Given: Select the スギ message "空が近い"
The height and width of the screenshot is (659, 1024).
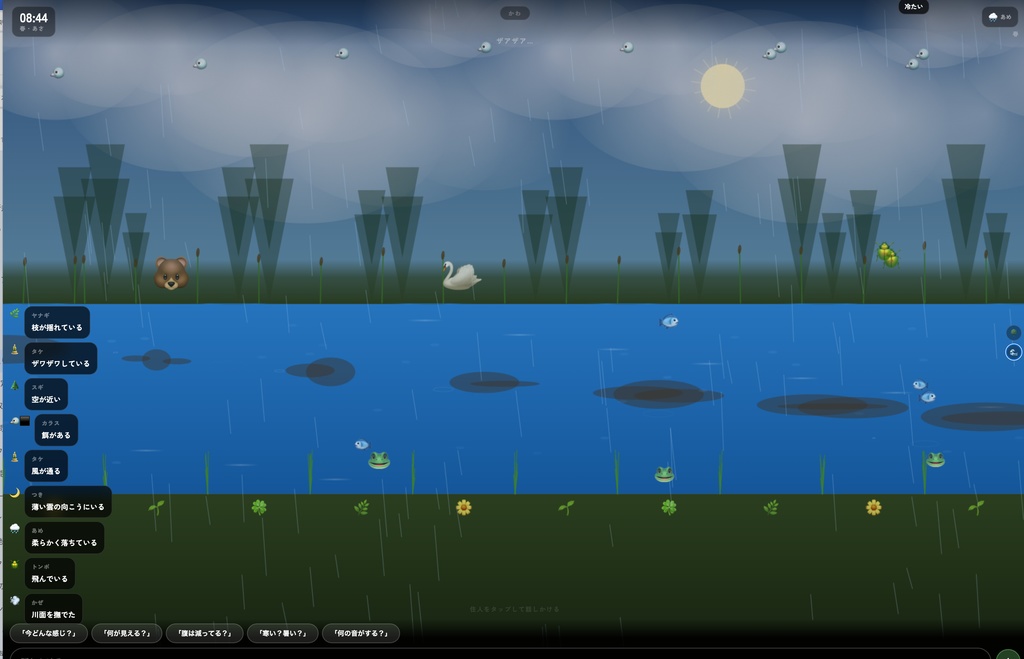Looking at the screenshot, I should point(46,394).
